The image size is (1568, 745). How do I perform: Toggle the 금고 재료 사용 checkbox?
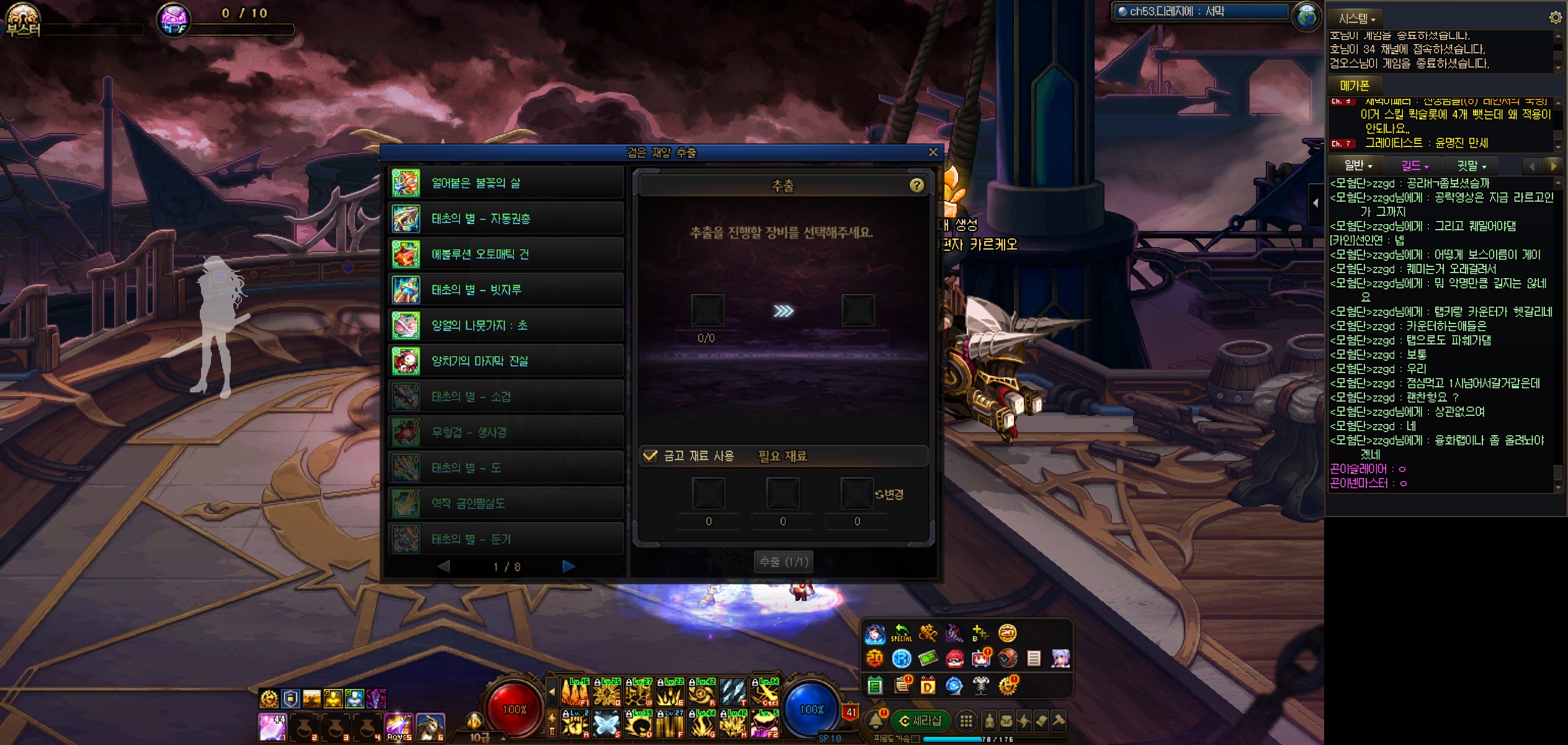pos(650,456)
